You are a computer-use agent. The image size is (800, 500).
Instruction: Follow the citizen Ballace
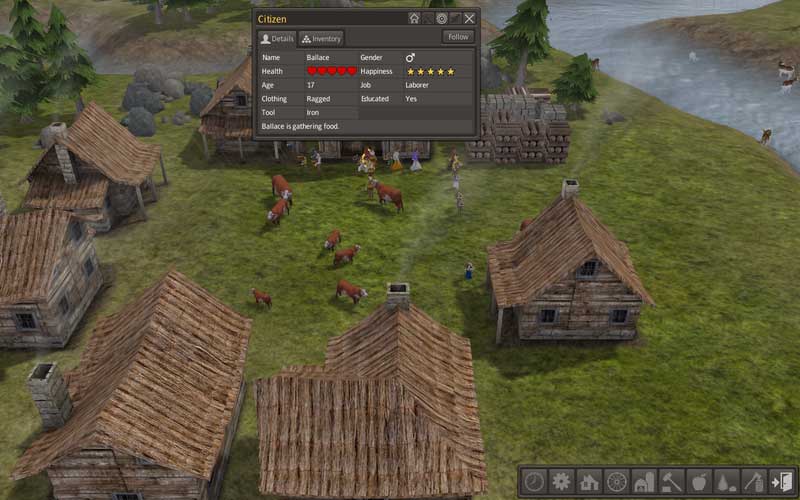tap(457, 37)
